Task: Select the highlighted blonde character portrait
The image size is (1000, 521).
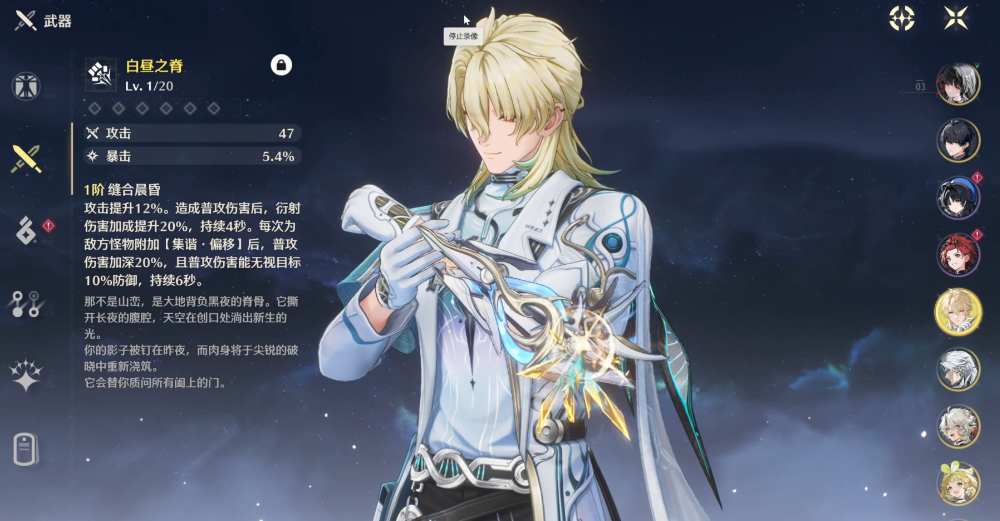Action: (957, 311)
